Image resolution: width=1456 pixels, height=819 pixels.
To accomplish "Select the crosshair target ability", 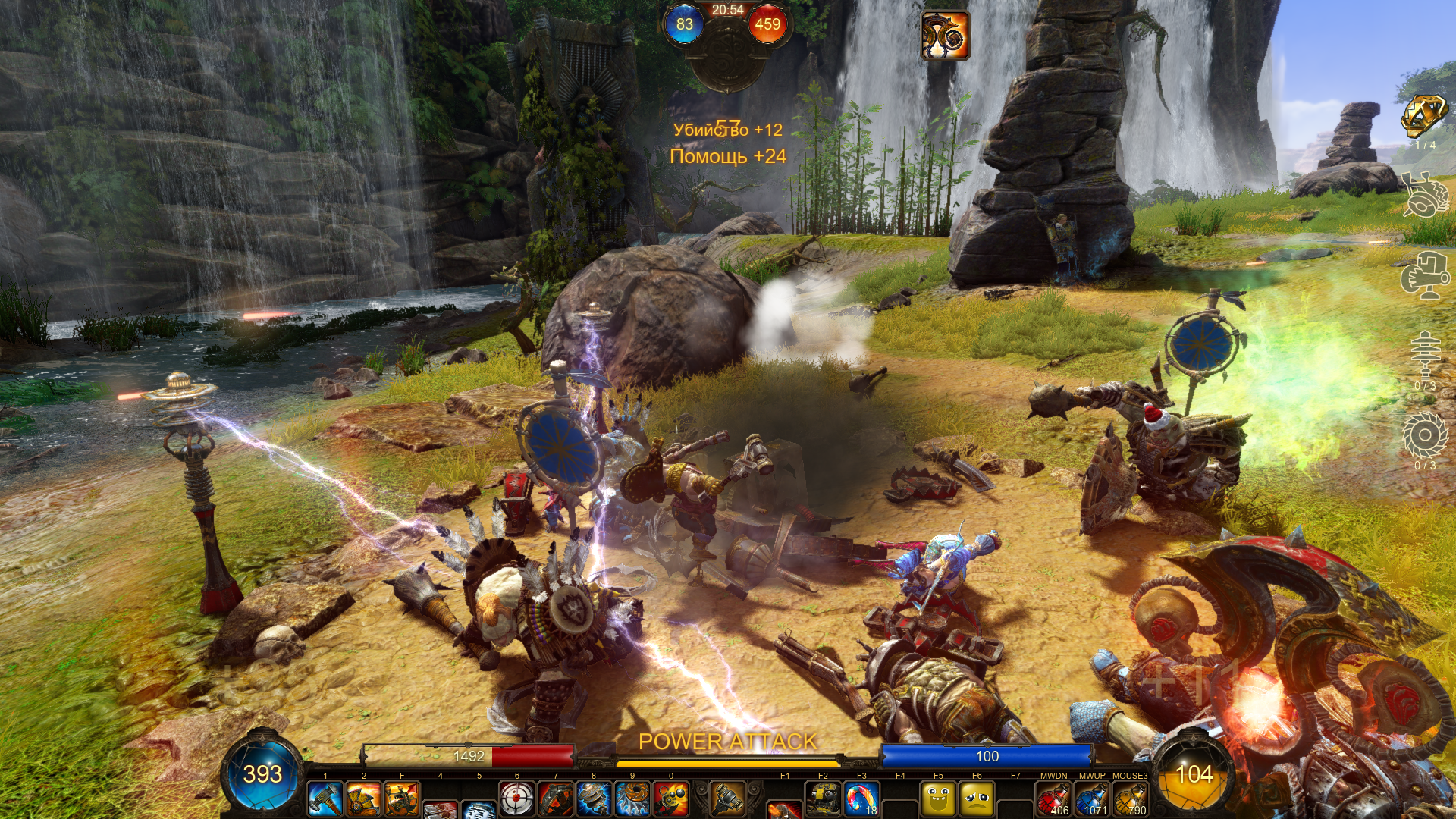I will click(517, 799).
